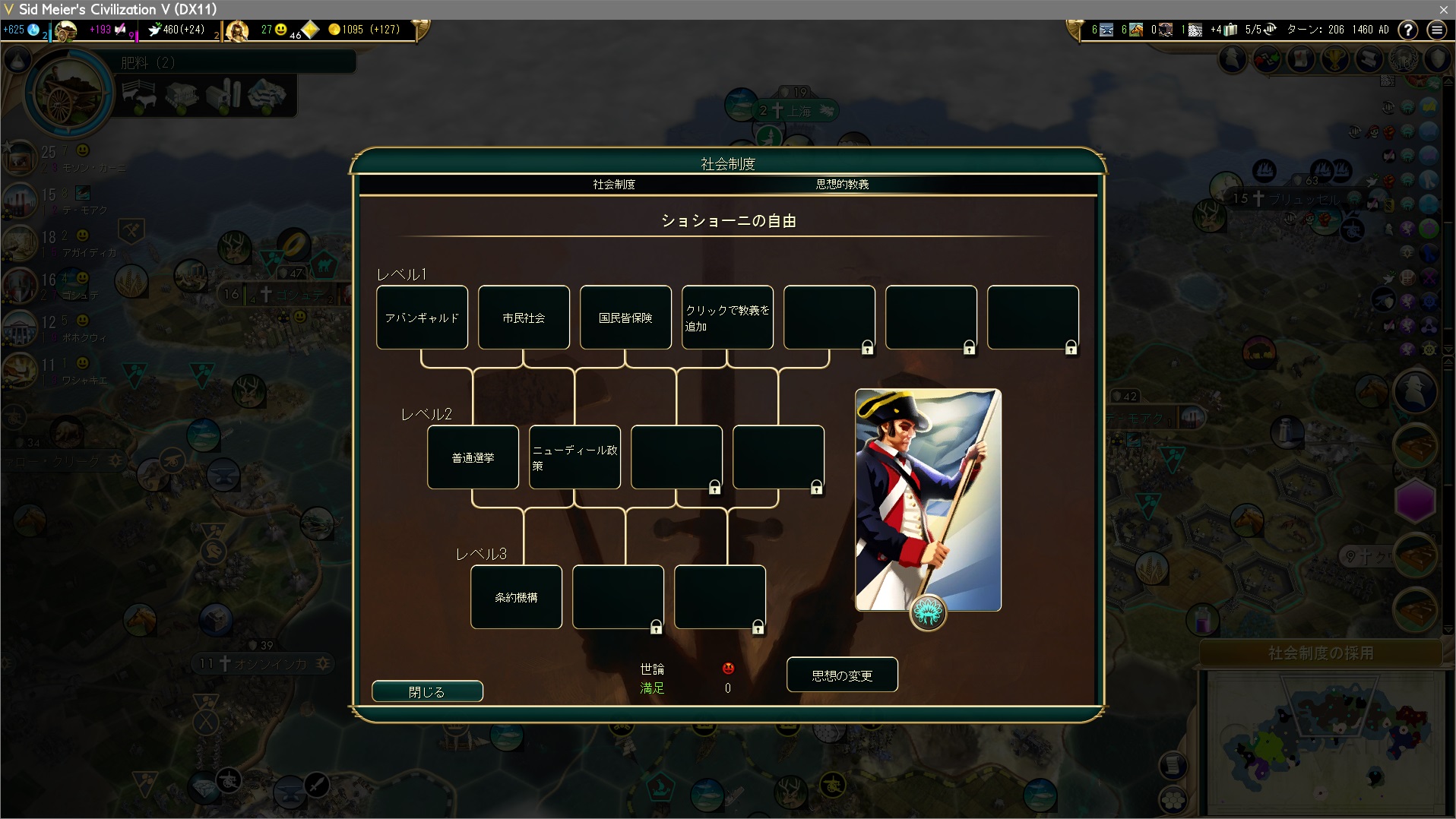The height and width of the screenshot is (819, 1456).
Task: Select the 市民社会 tenet box
Action: 524,318
